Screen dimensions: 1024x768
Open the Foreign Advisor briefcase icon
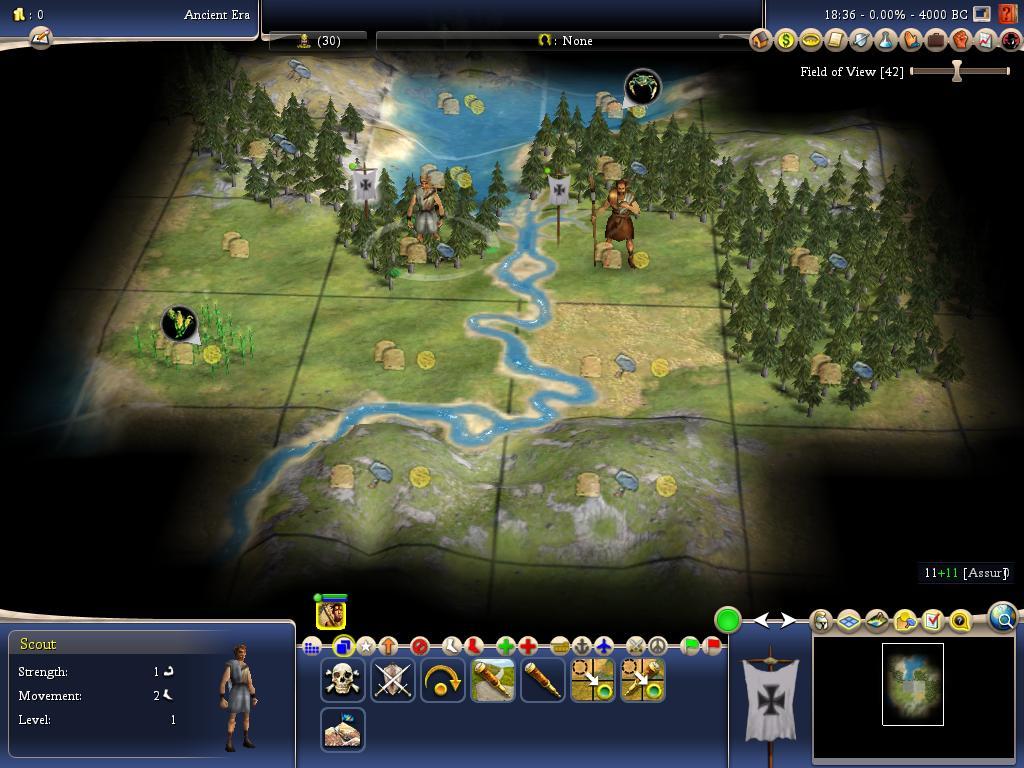[936, 41]
